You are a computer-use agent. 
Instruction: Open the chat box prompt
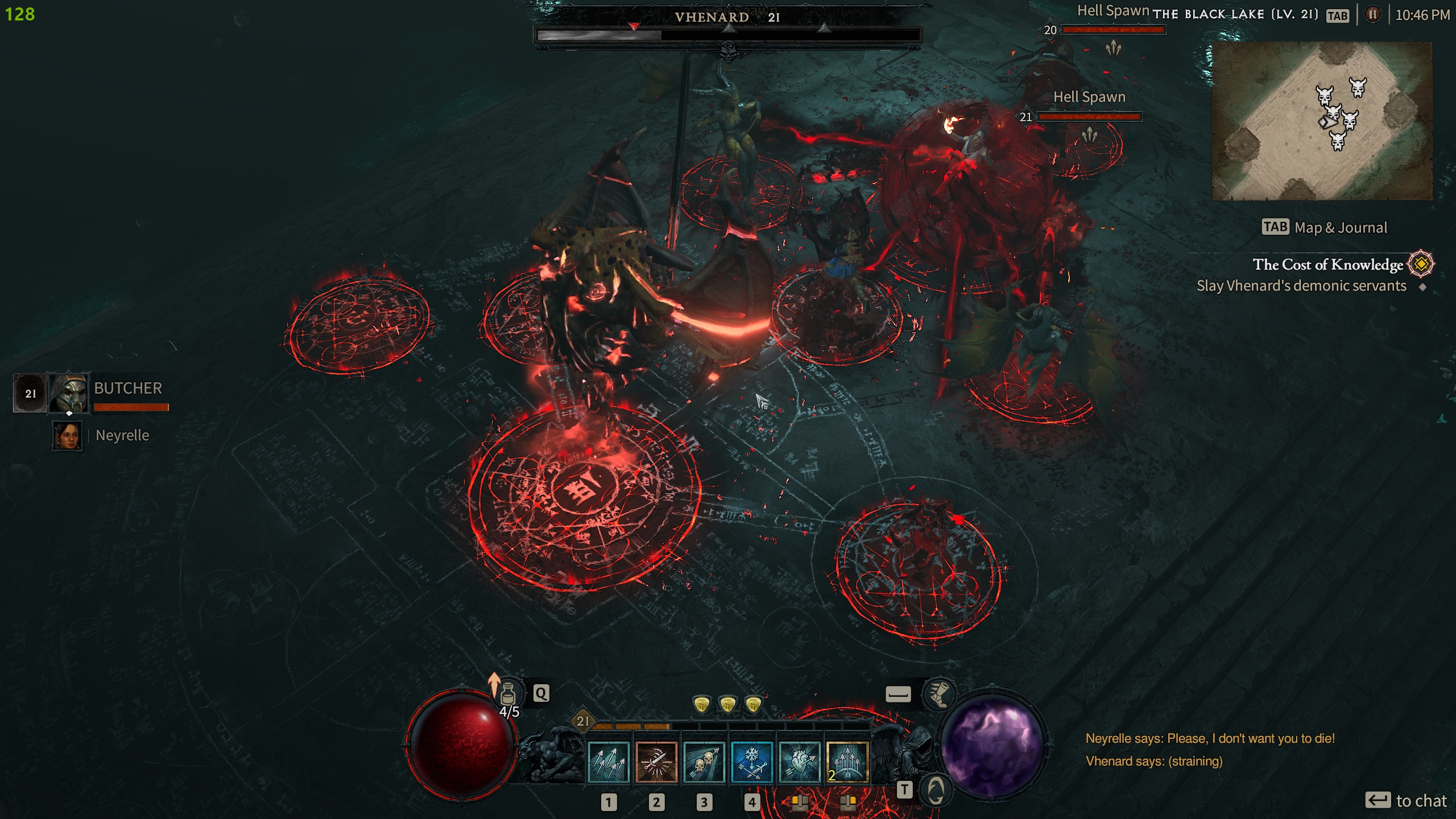point(1405,801)
